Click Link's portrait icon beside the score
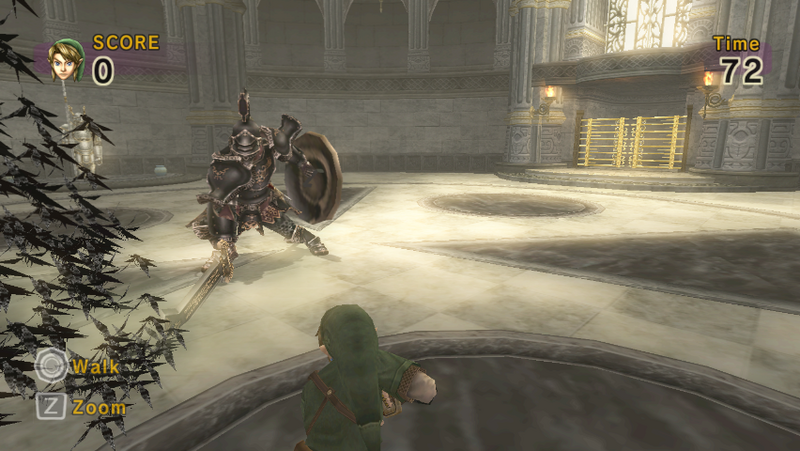The width and height of the screenshot is (800, 451). click(66, 61)
